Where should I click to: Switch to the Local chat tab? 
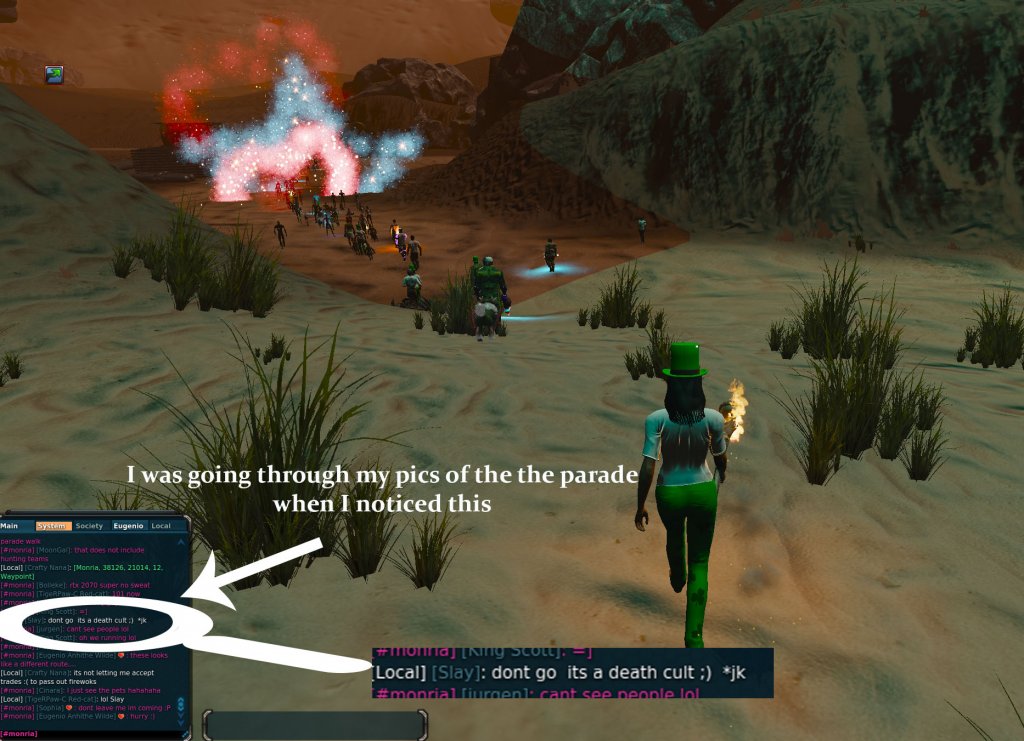160,526
